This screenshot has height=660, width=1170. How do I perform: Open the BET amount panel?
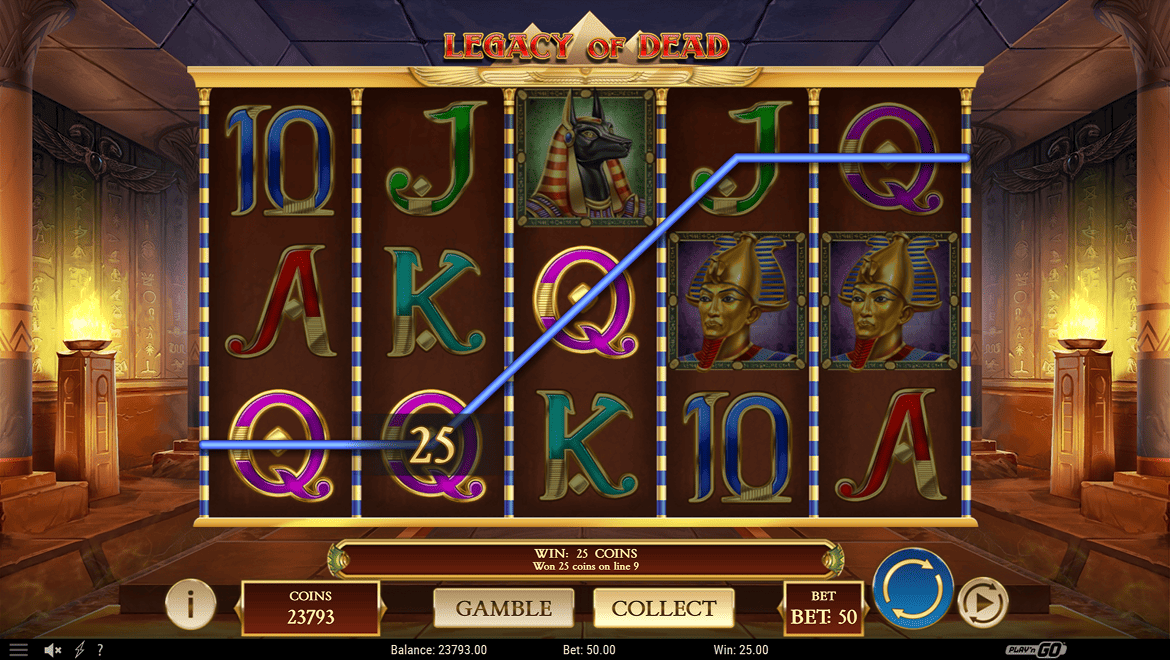tap(823, 608)
